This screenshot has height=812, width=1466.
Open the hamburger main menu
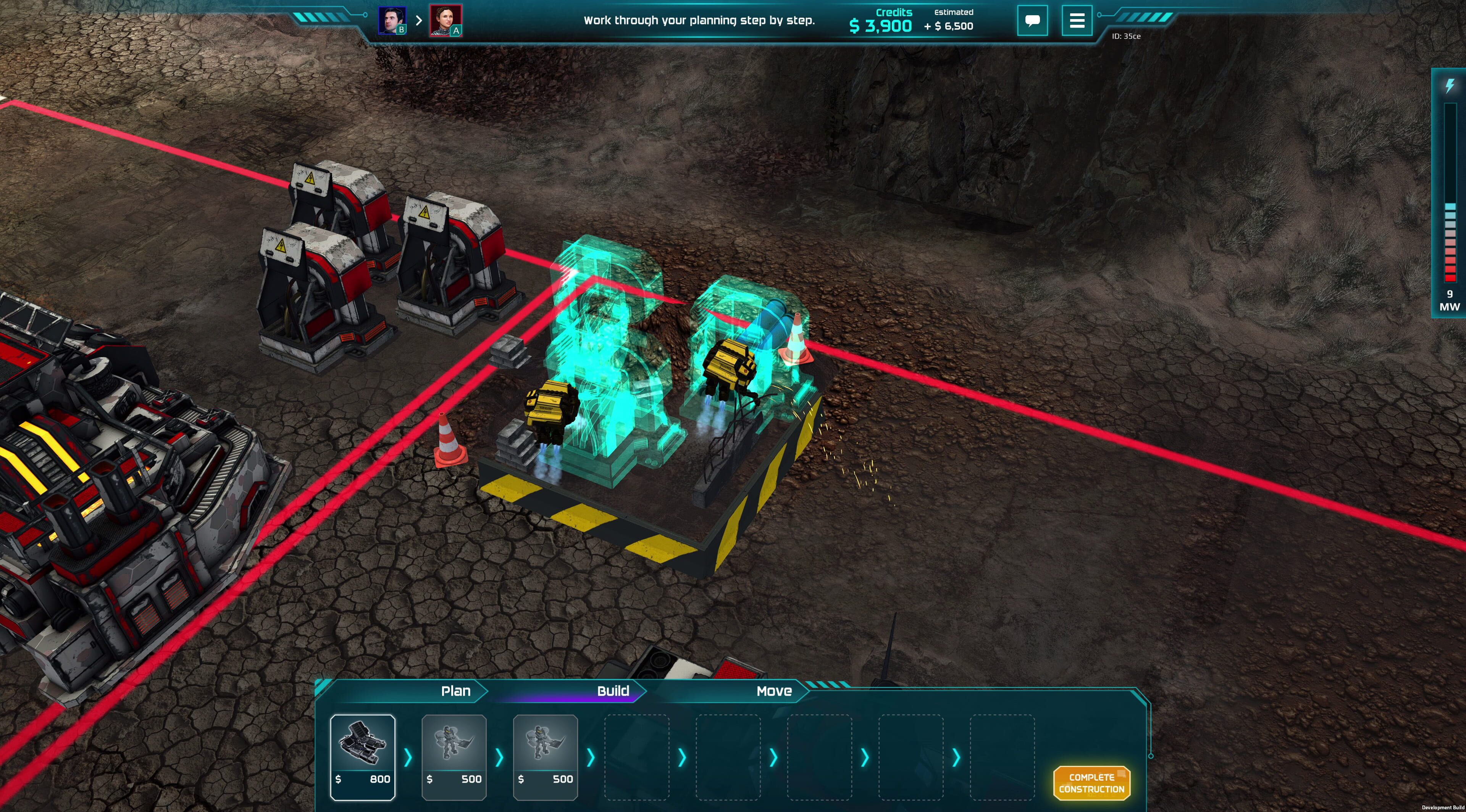click(1076, 21)
